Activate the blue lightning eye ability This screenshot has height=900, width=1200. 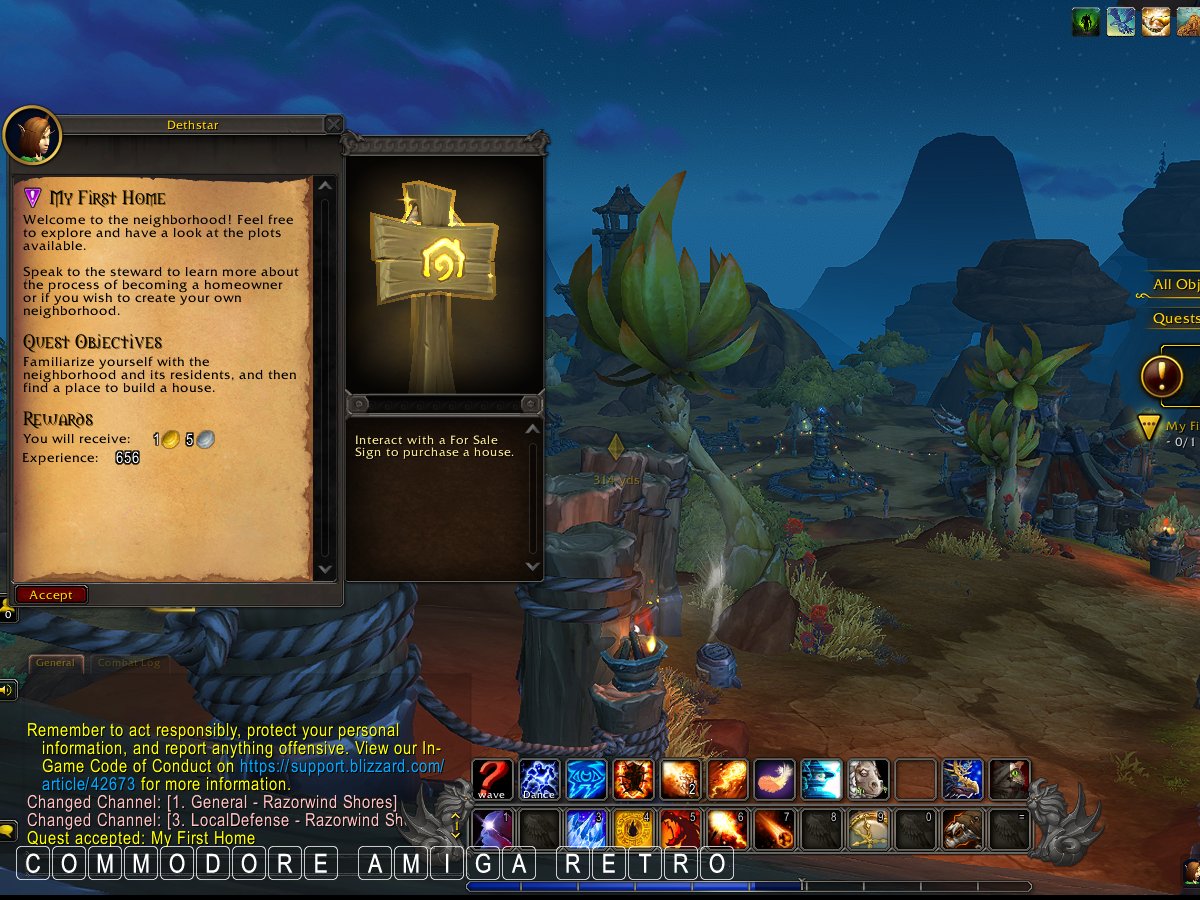click(586, 780)
